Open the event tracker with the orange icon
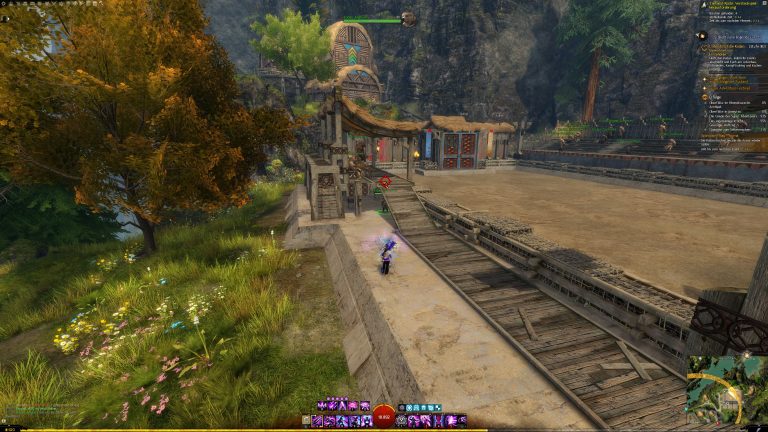 point(700,36)
